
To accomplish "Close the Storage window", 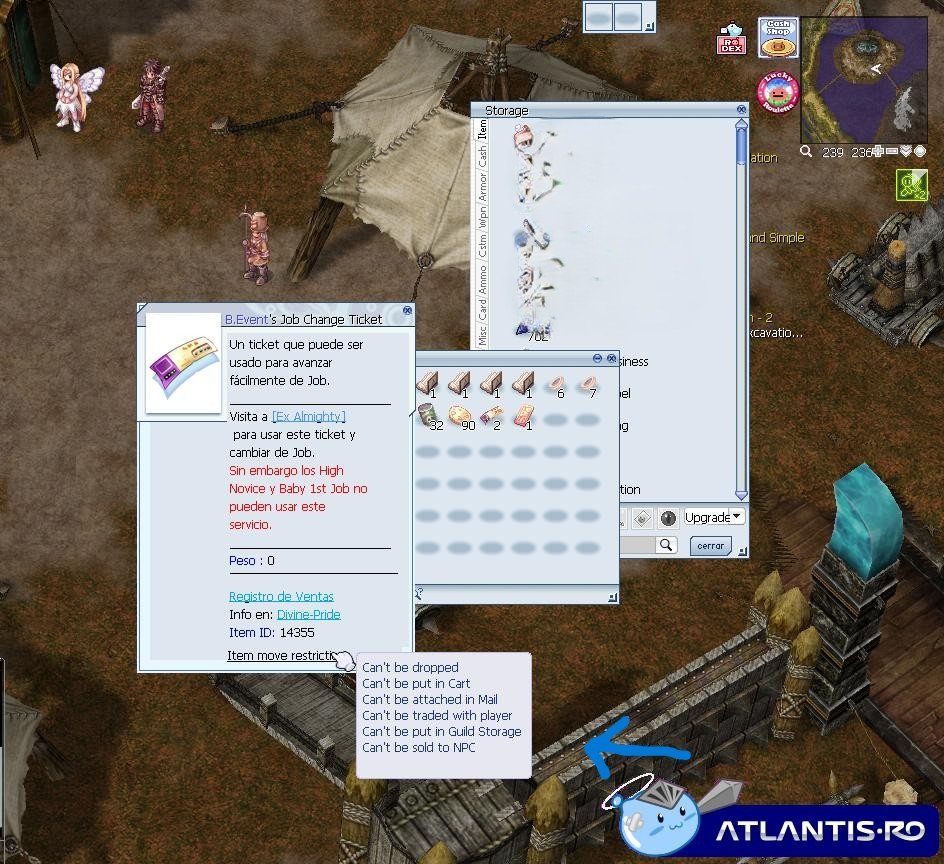I will [x=741, y=110].
